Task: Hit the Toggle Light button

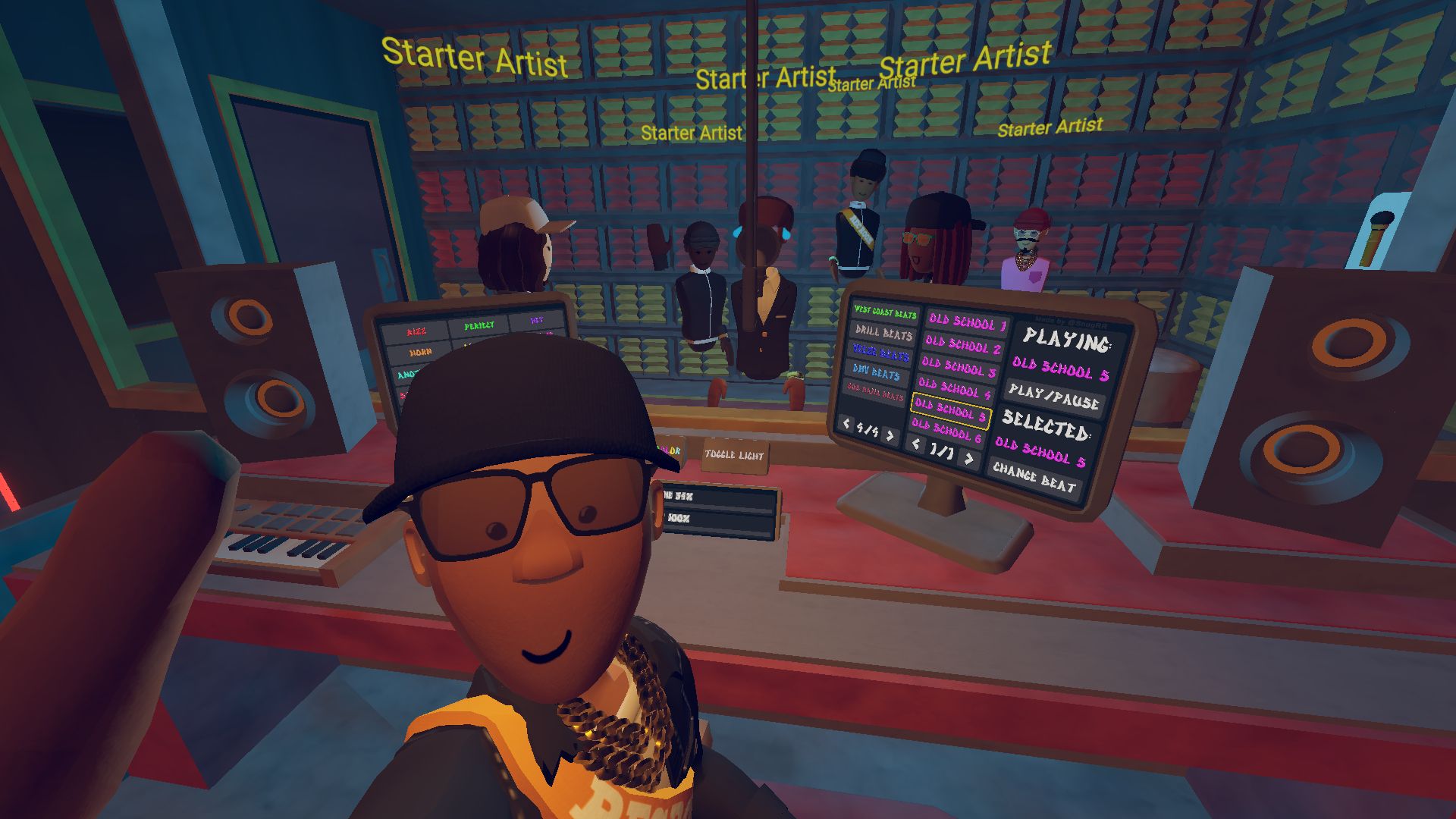Action: (x=734, y=455)
